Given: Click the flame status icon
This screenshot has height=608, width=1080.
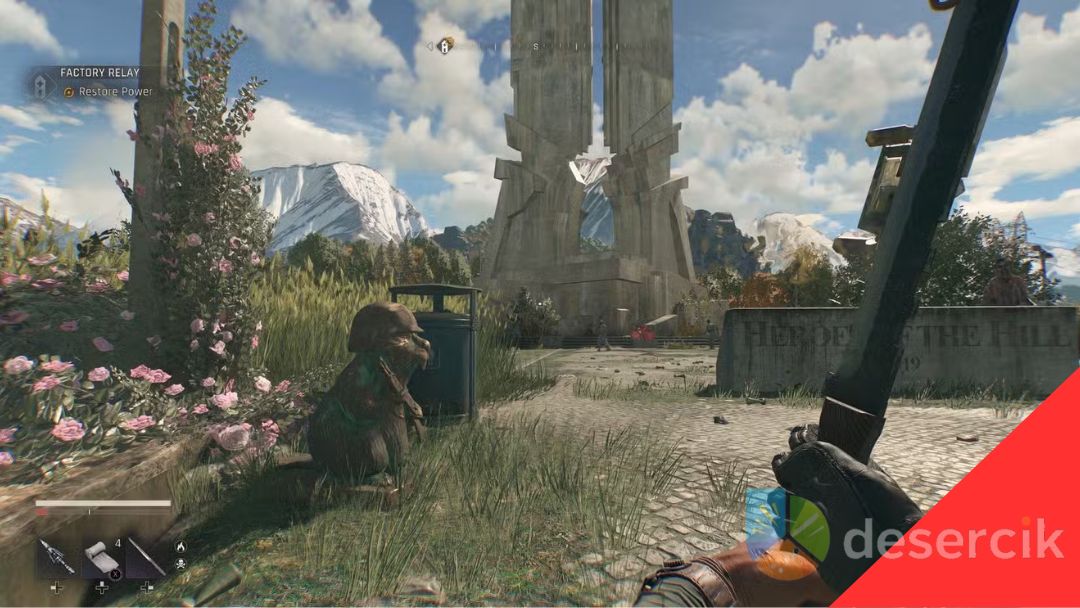Looking at the screenshot, I should (181, 546).
